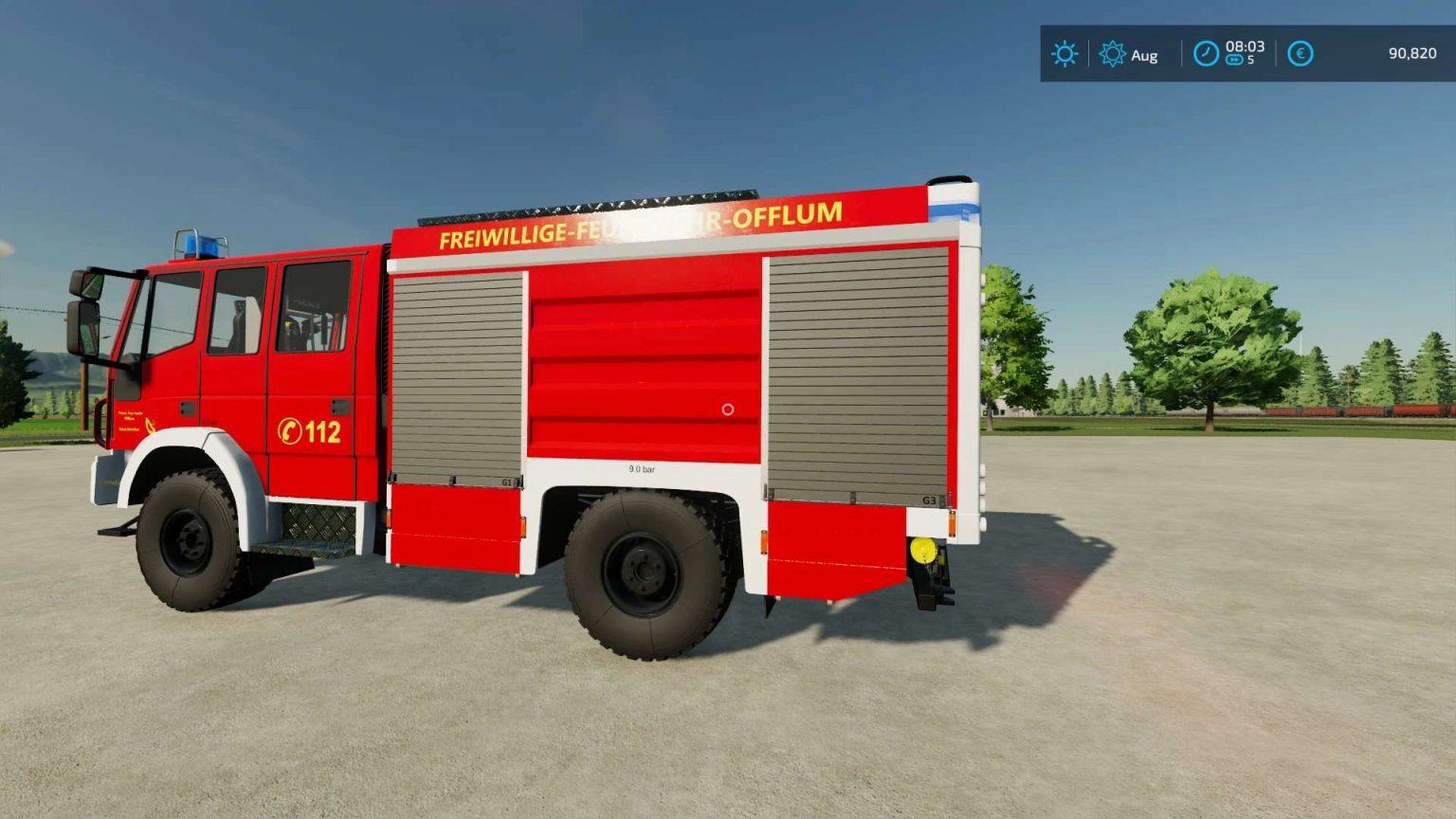Click the Aug month label

[x=1142, y=55]
